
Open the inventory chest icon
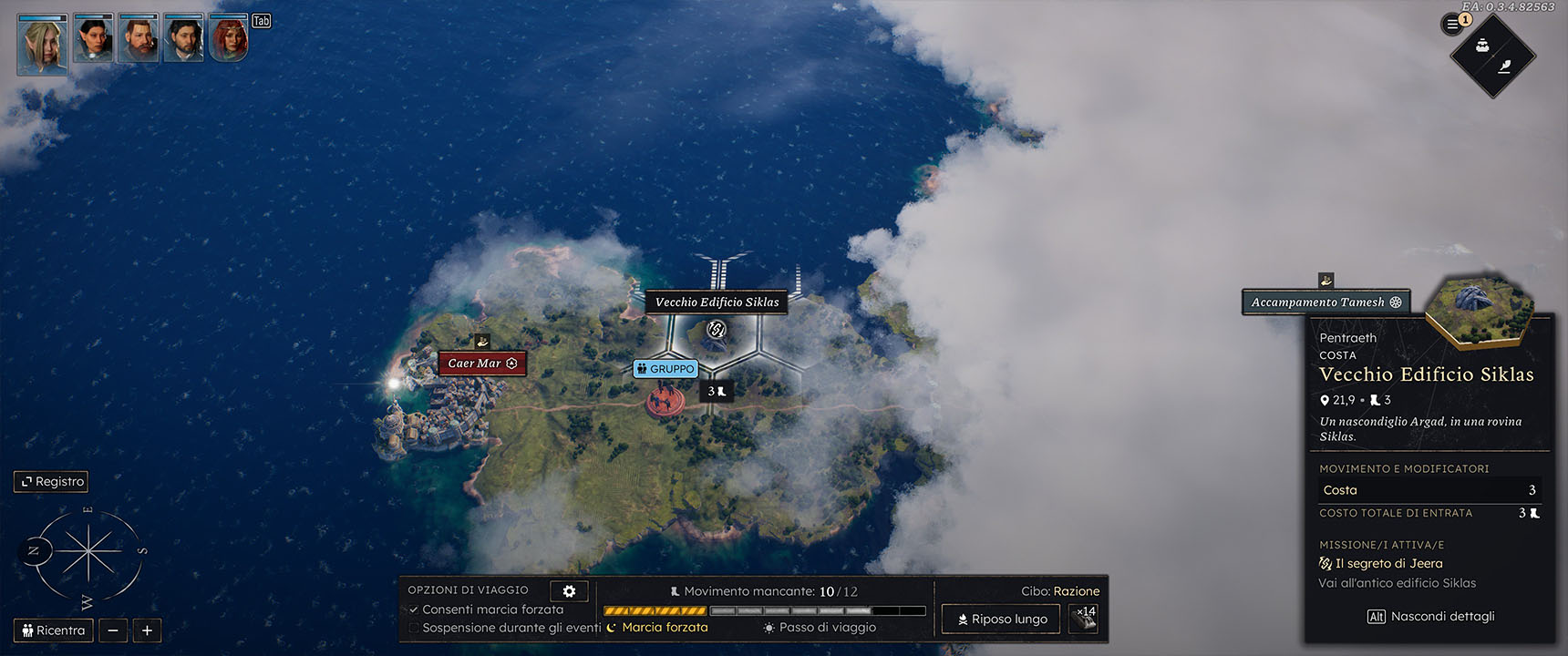click(x=1482, y=46)
